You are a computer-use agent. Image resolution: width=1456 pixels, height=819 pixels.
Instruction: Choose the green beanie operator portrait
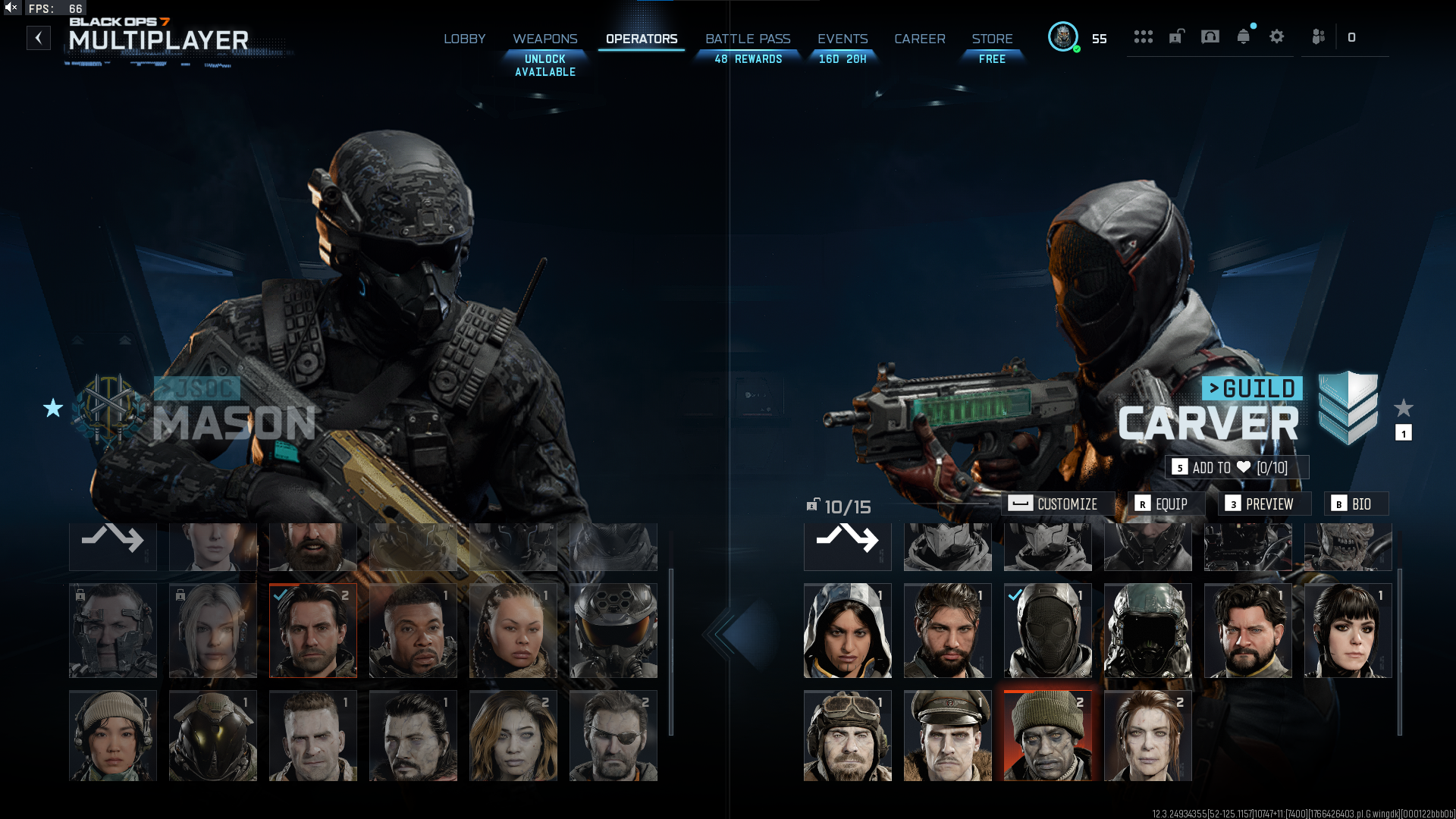(x=1047, y=736)
